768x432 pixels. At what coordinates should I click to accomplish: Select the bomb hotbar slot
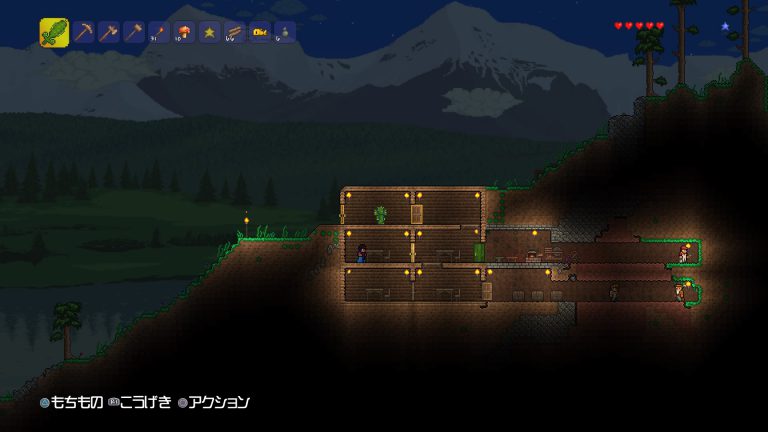[x=284, y=33]
